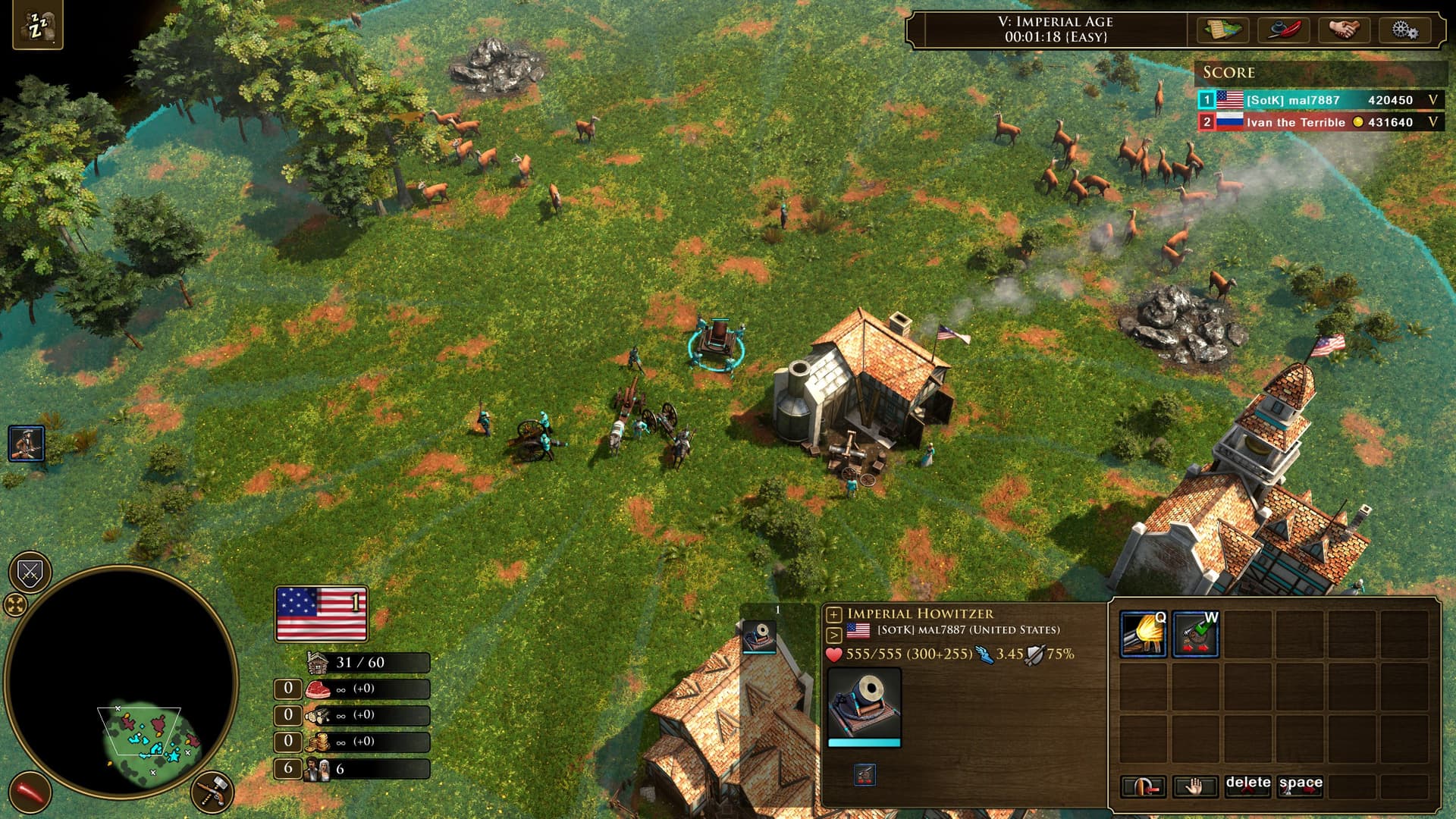Delete the selected Imperial Howitzer
The width and height of the screenshot is (1456, 819).
point(1247,786)
